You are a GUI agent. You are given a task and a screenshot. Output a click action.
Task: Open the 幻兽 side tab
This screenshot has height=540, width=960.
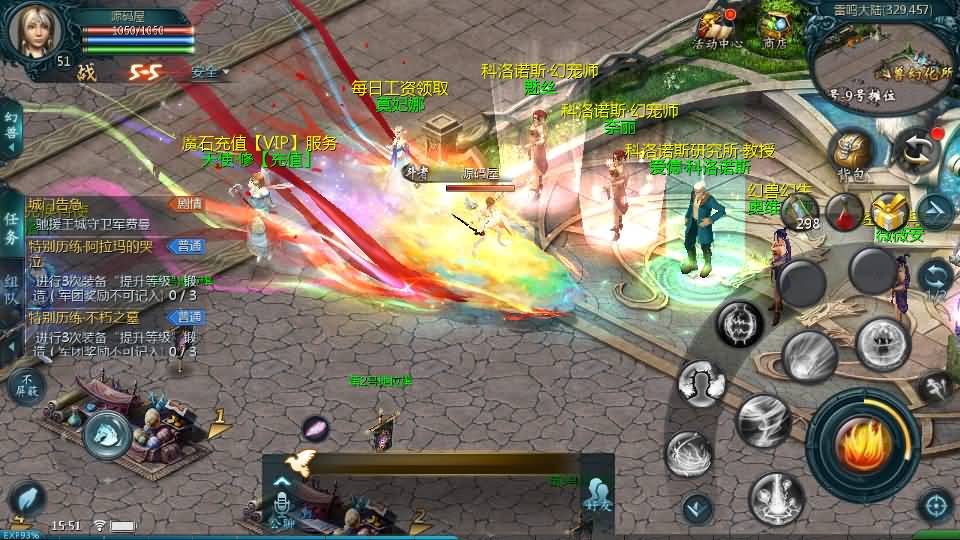[x=11, y=132]
